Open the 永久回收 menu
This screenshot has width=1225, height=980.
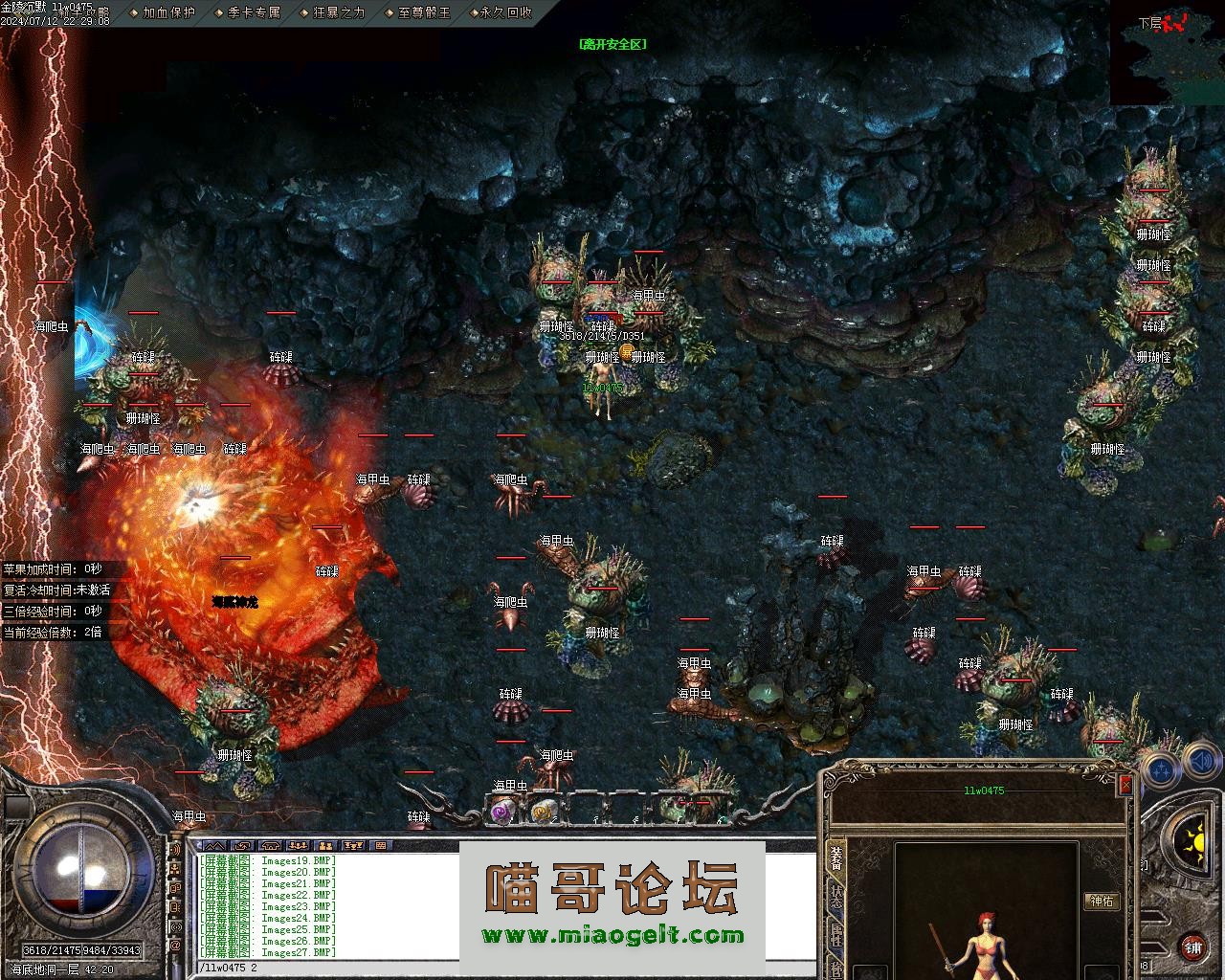(505, 12)
